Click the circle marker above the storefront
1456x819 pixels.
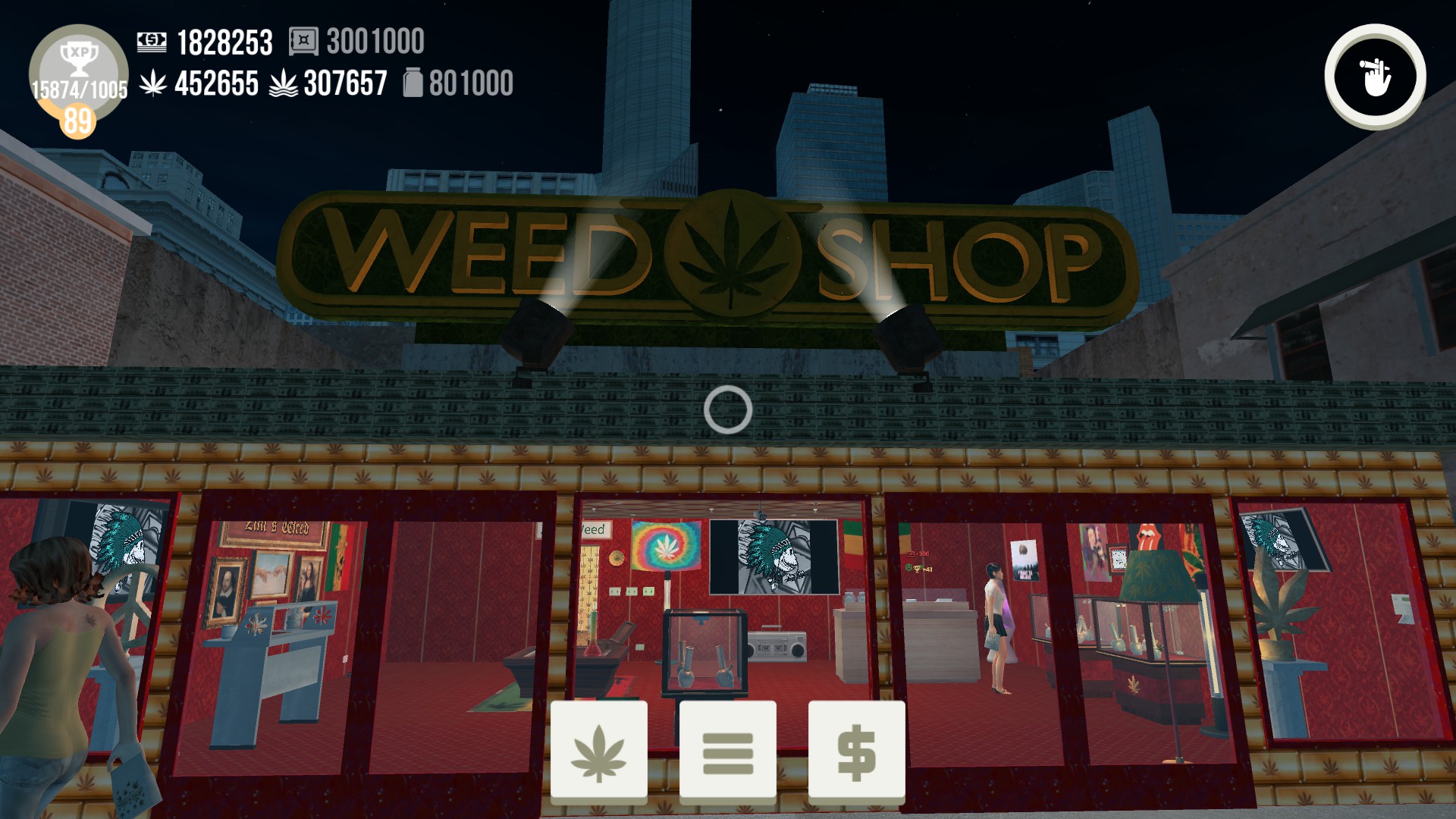pos(729,411)
